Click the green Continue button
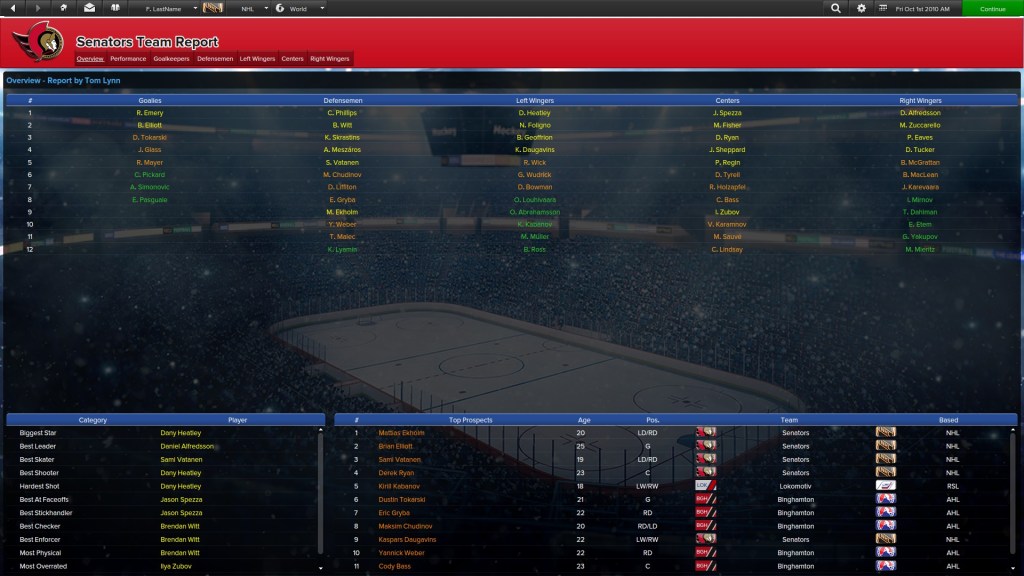Screen dimensions: 1024x576 pos(992,8)
